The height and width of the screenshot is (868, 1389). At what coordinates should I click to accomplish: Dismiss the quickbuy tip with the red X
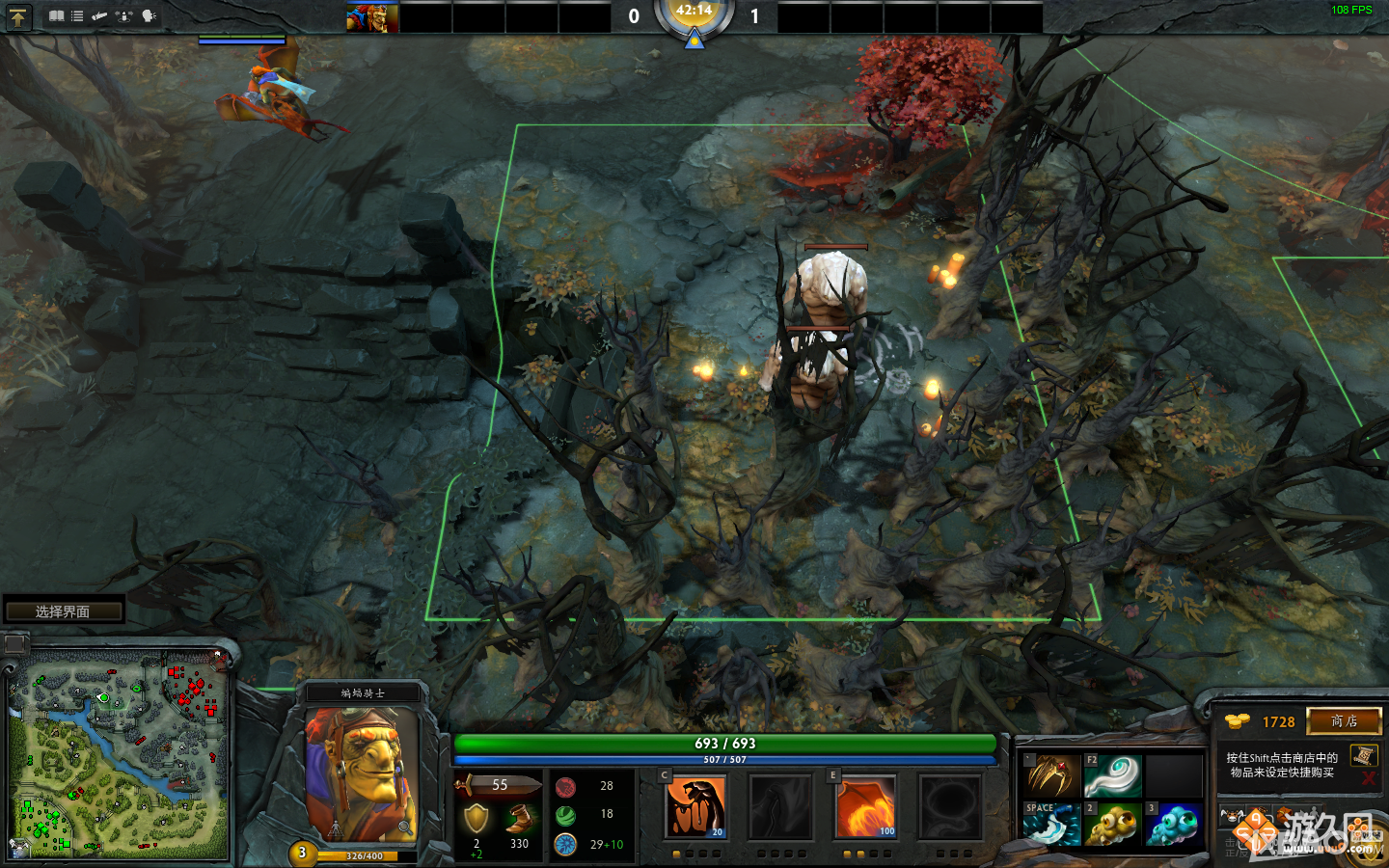pos(1369,777)
